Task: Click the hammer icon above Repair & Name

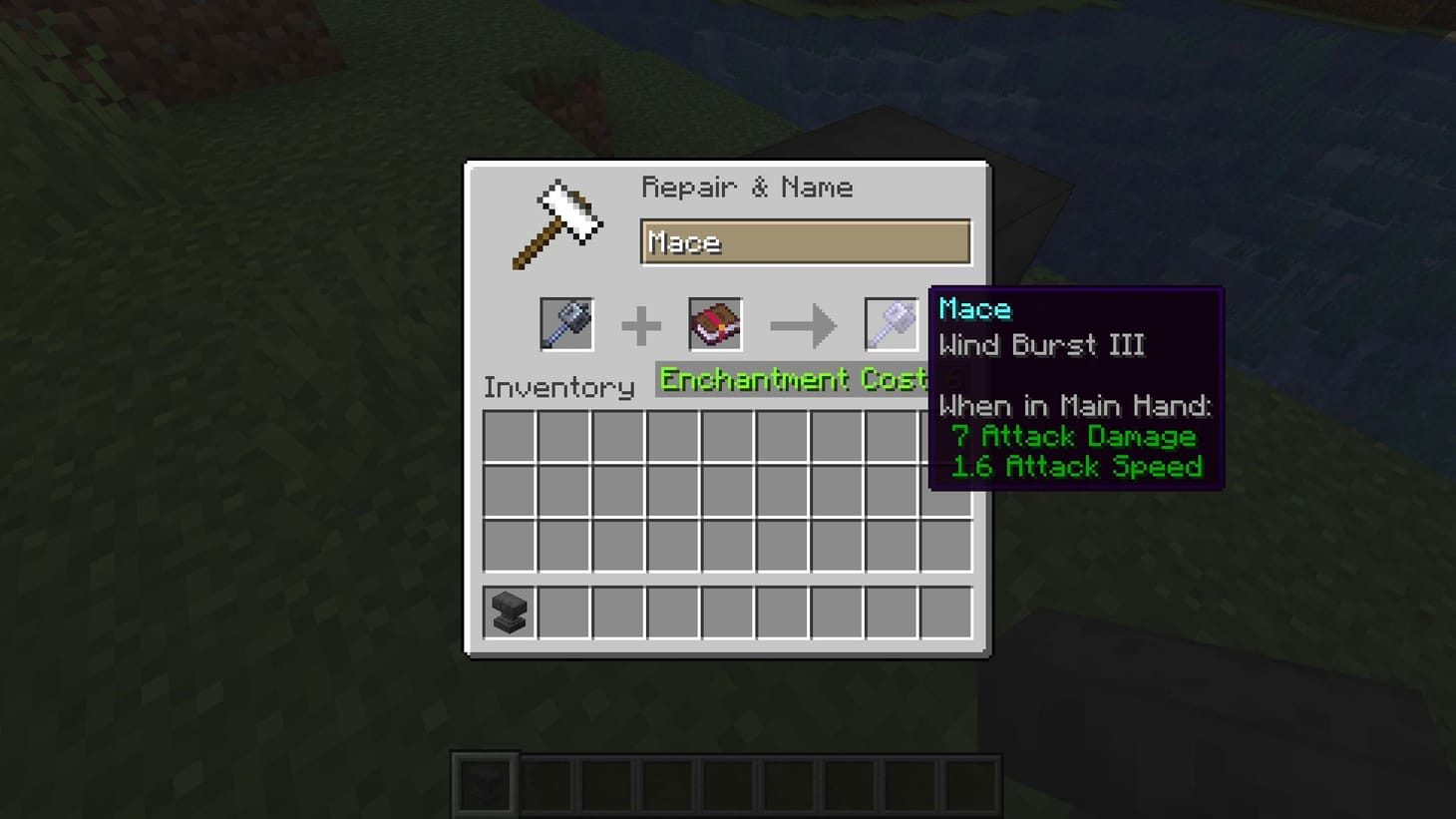Action: click(x=558, y=219)
